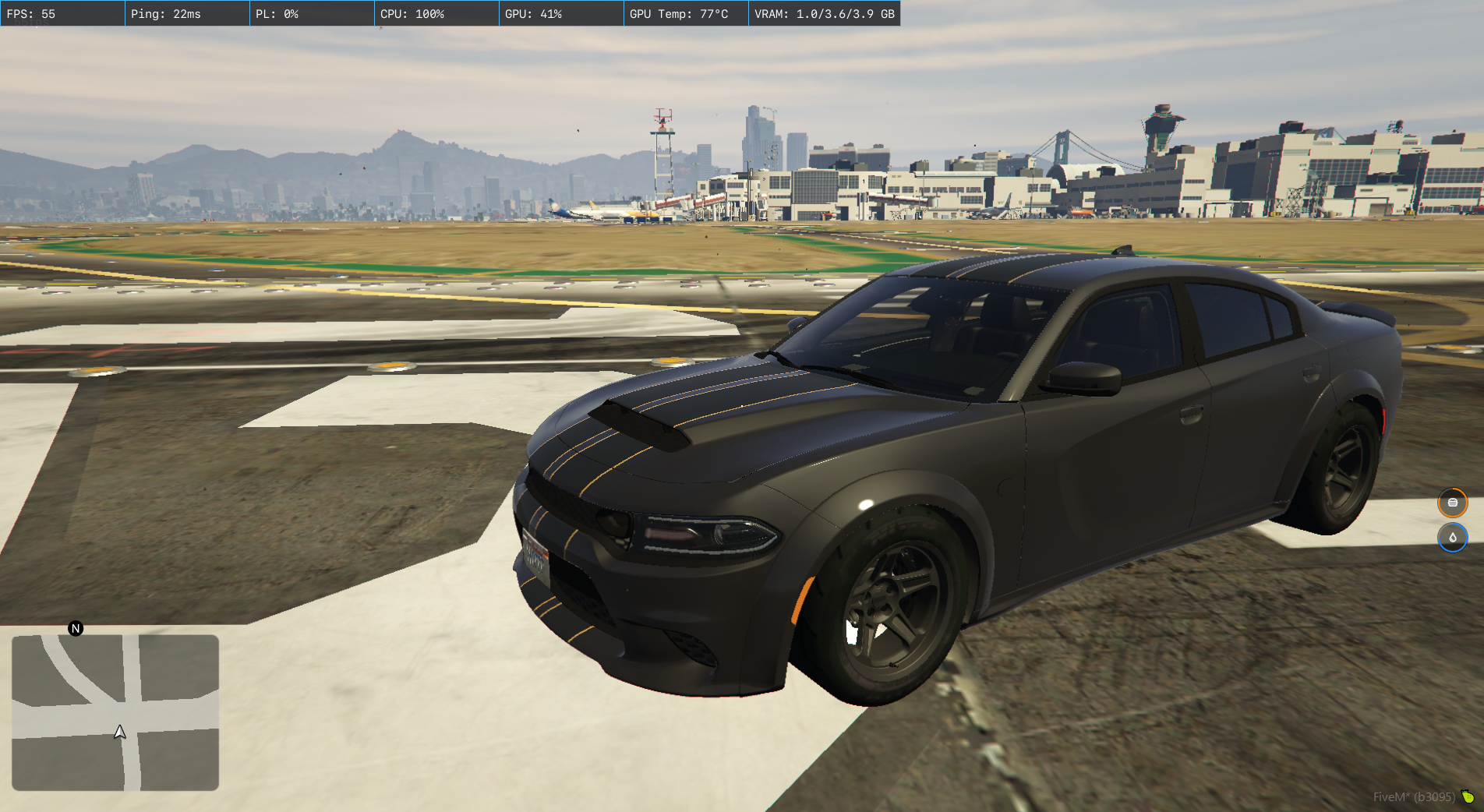1484x812 pixels.
Task: Click the minimap in the corner
Action: point(115,712)
